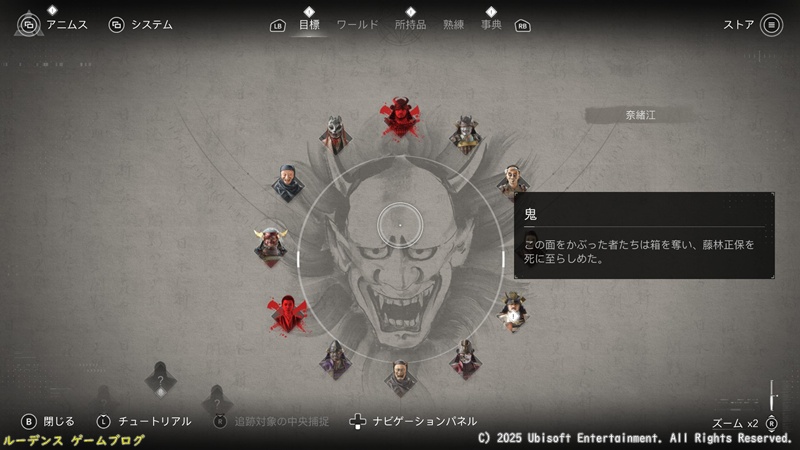Select the eliminated red samurai helmet target
800x450 pixels.
[400, 117]
